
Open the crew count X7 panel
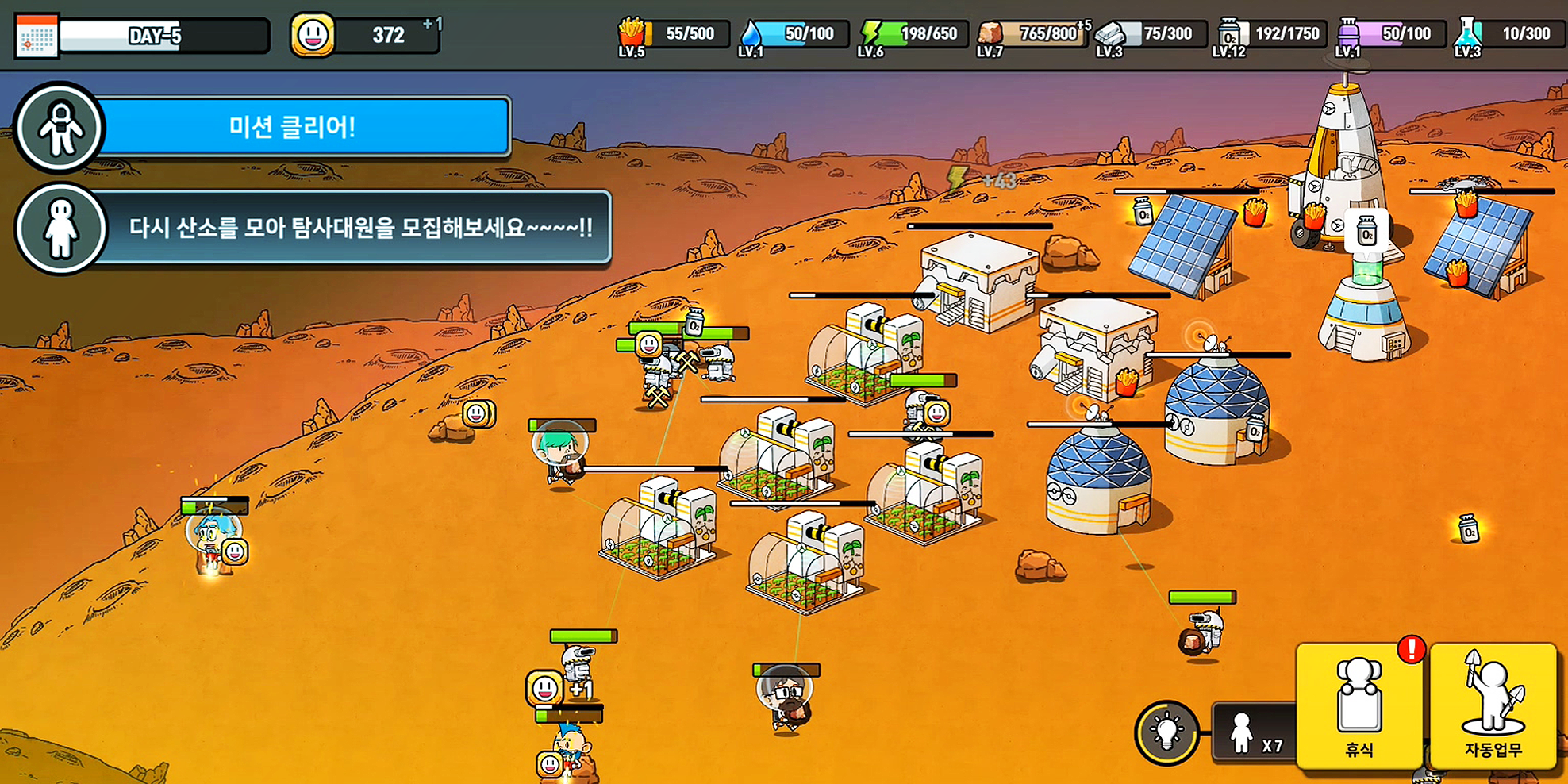click(1255, 733)
